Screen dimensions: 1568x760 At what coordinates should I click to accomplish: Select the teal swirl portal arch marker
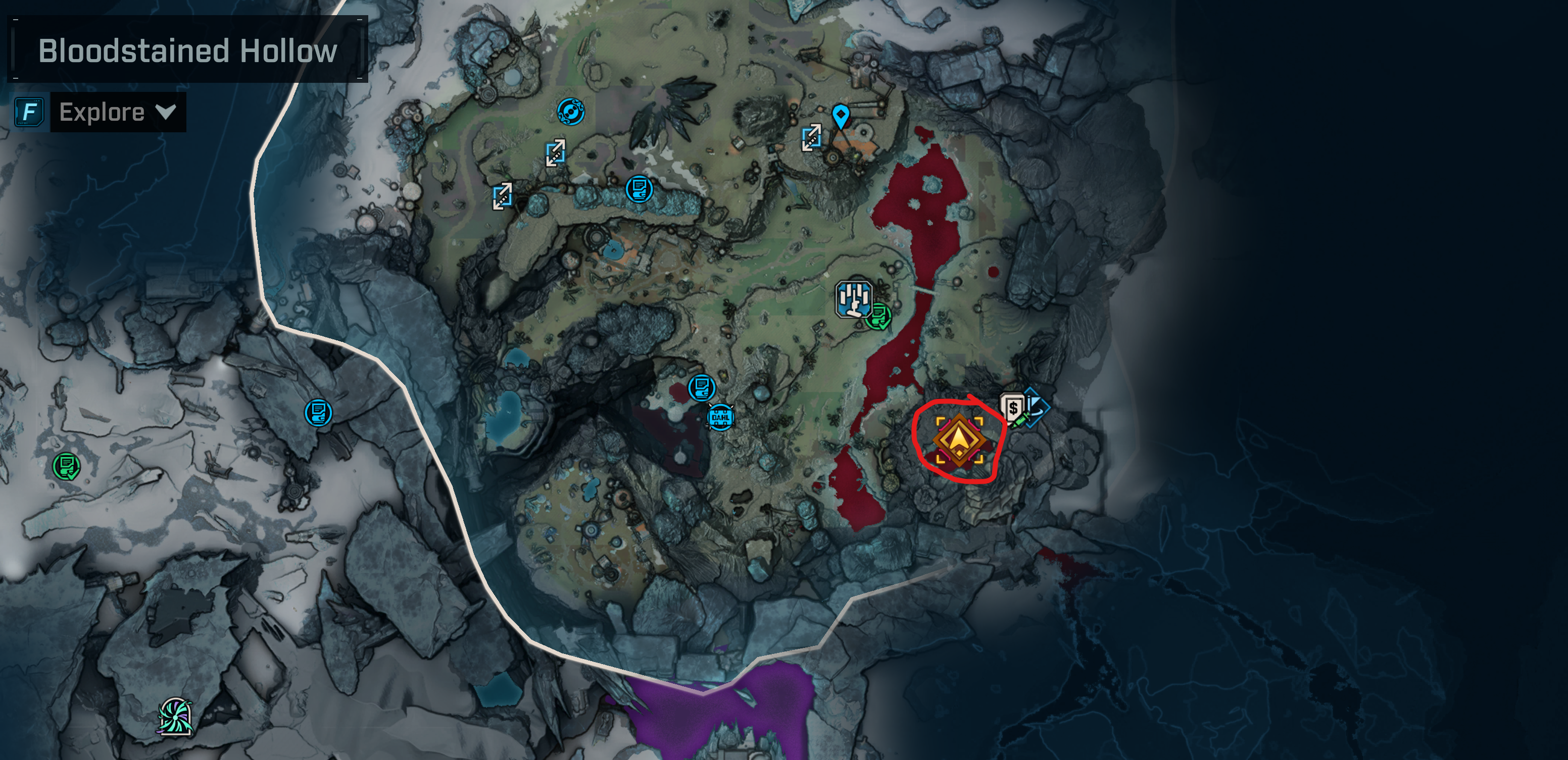tap(175, 717)
